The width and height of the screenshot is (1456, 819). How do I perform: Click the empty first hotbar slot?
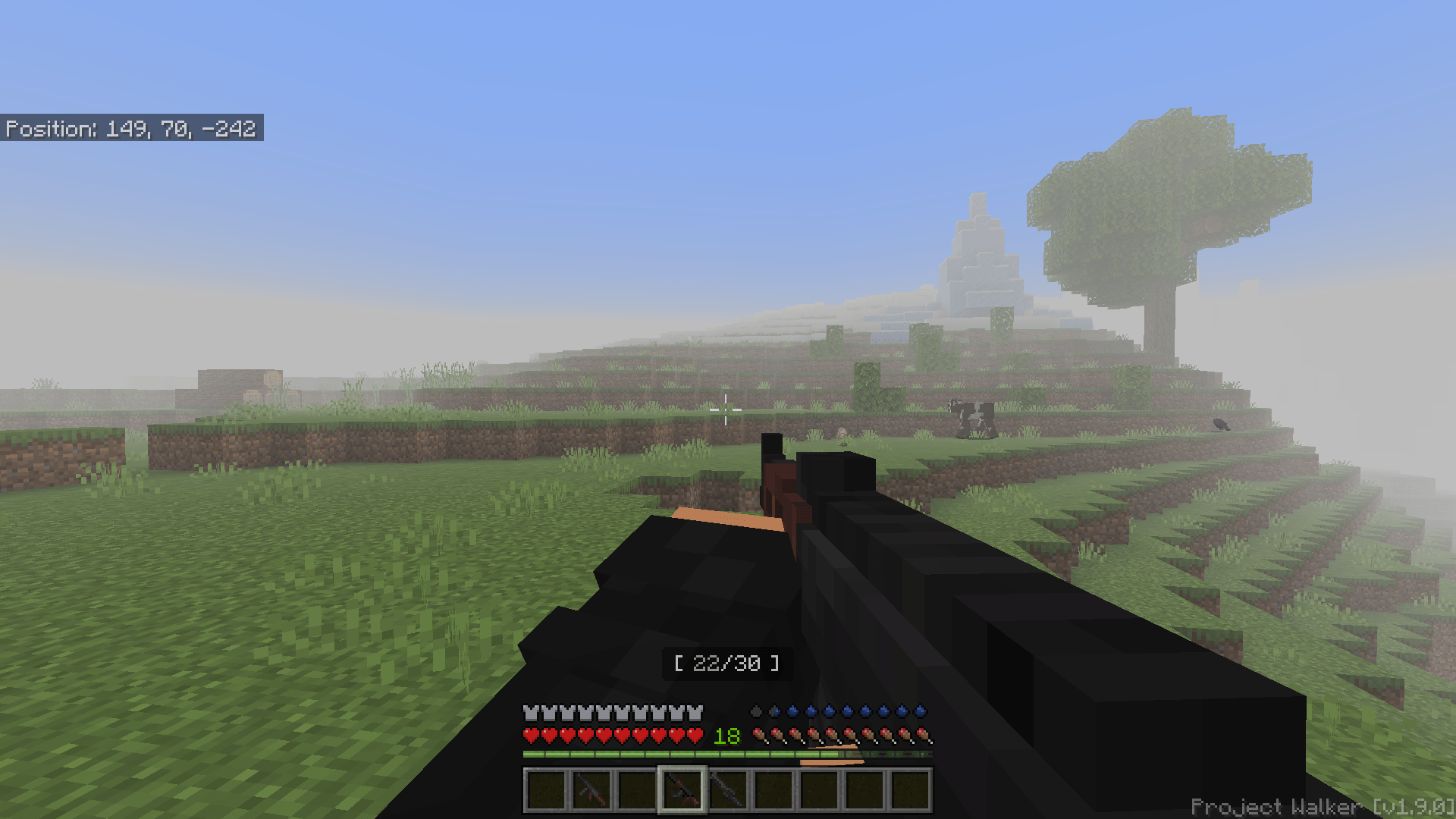[544, 791]
